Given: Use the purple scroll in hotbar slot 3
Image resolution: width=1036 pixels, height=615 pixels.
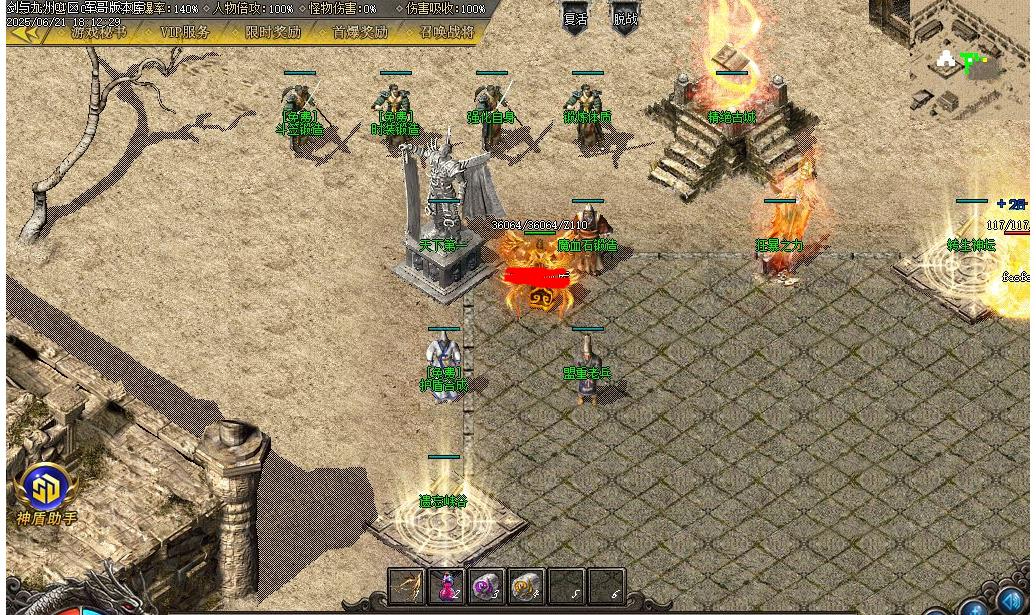Looking at the screenshot, I should [486, 586].
